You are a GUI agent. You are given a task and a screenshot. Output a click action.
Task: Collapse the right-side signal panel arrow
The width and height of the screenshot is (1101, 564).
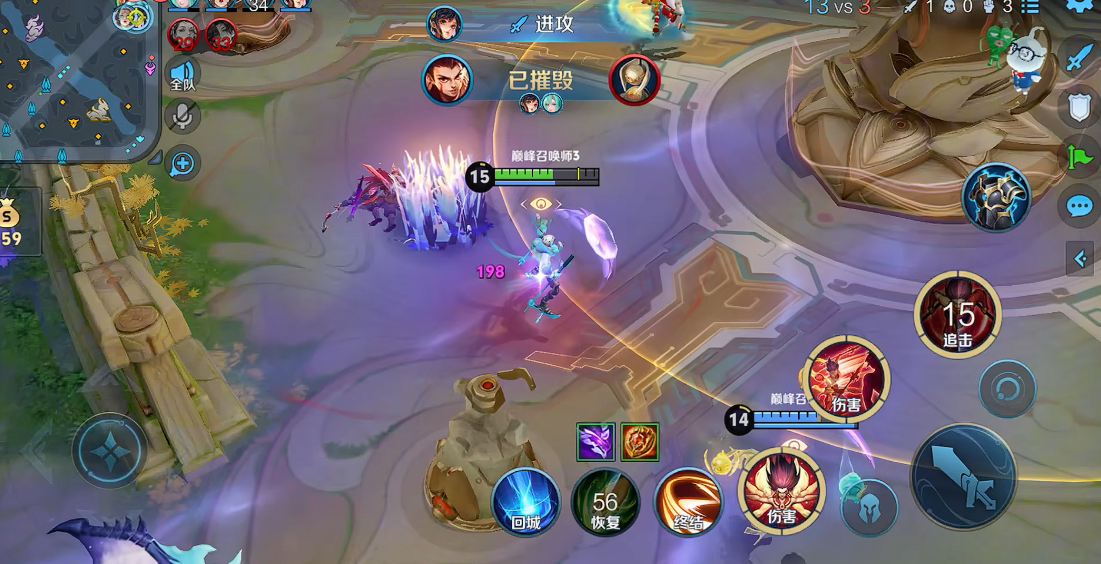1079,260
